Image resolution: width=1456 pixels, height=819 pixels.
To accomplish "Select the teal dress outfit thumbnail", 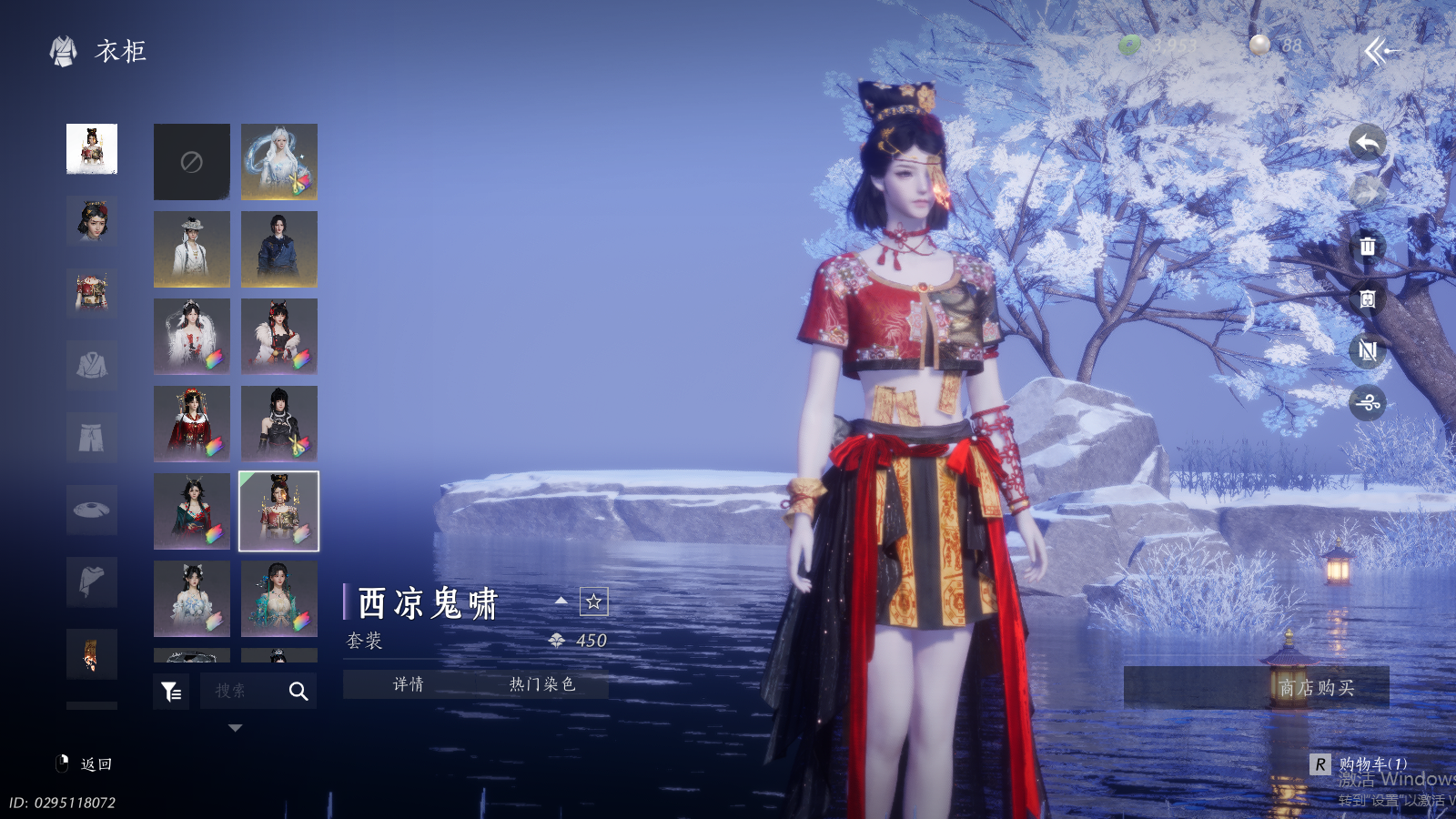I will (279, 598).
